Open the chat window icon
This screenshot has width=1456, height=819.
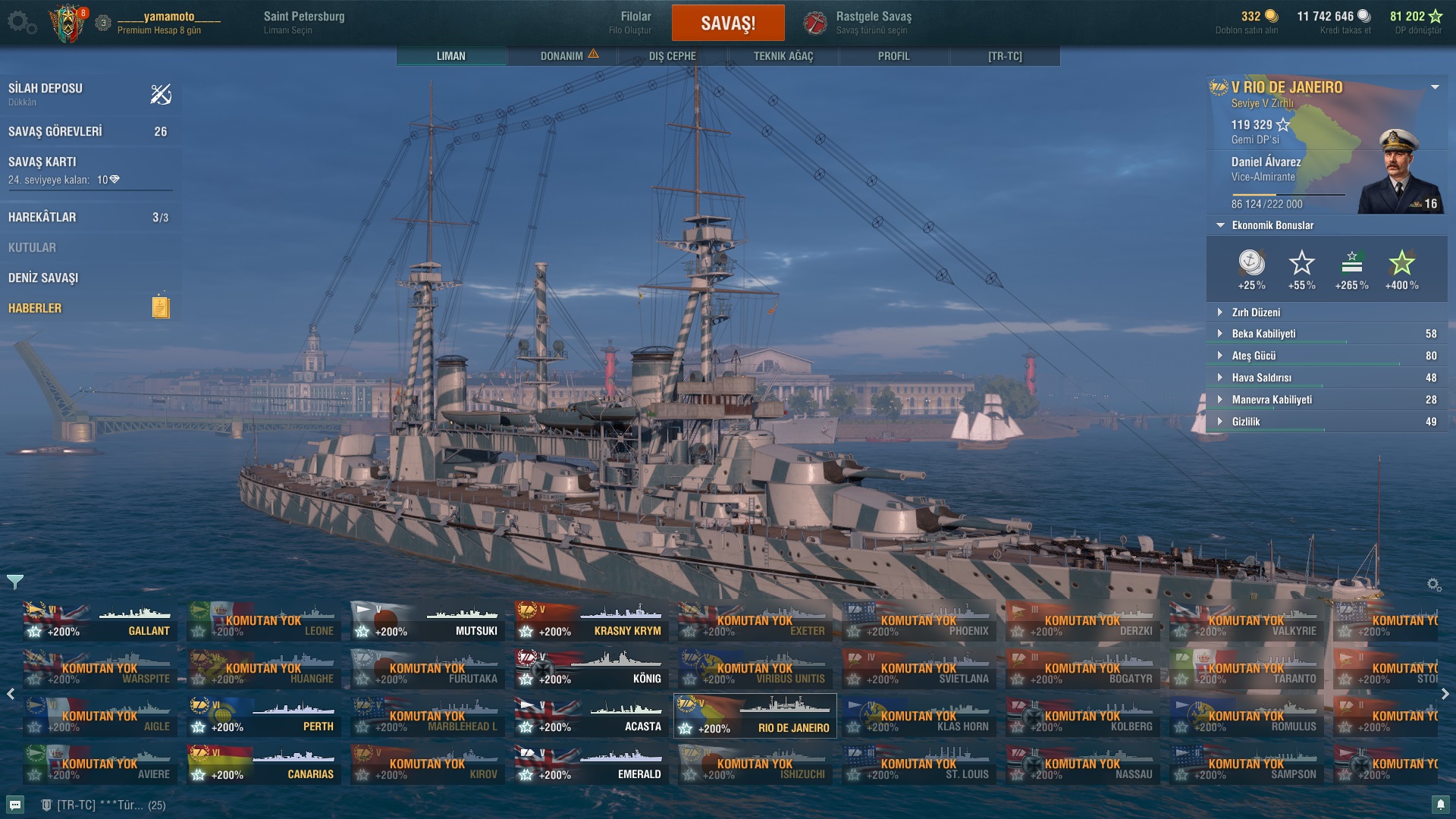click(x=15, y=805)
